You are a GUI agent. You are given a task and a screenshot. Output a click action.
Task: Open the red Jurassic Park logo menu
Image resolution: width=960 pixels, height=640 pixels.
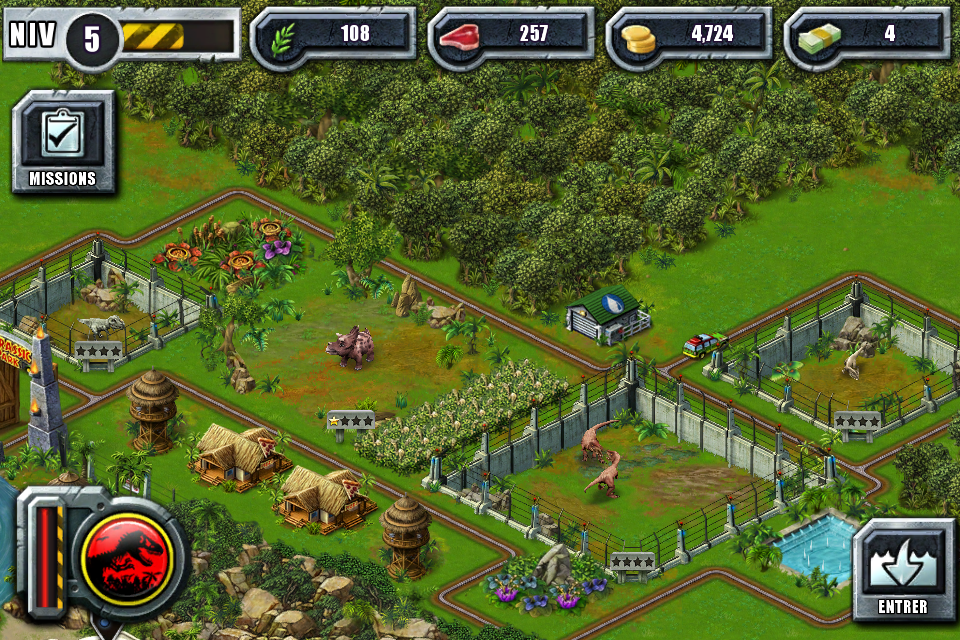pyautogui.click(x=133, y=552)
